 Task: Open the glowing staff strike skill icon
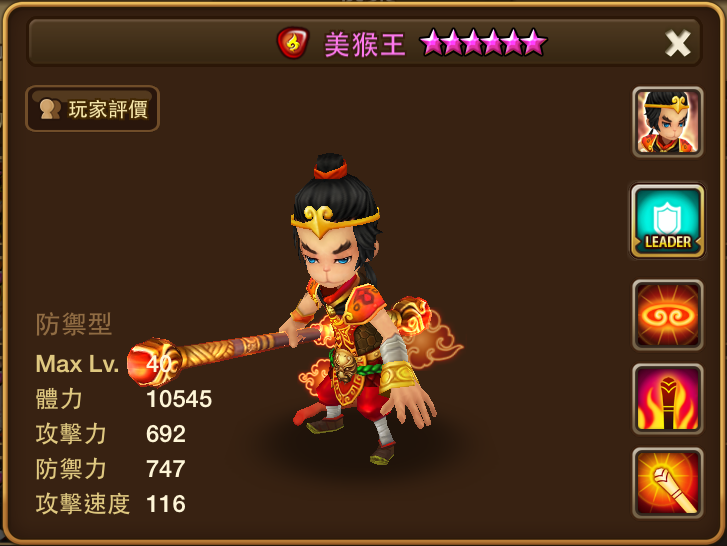point(667,483)
